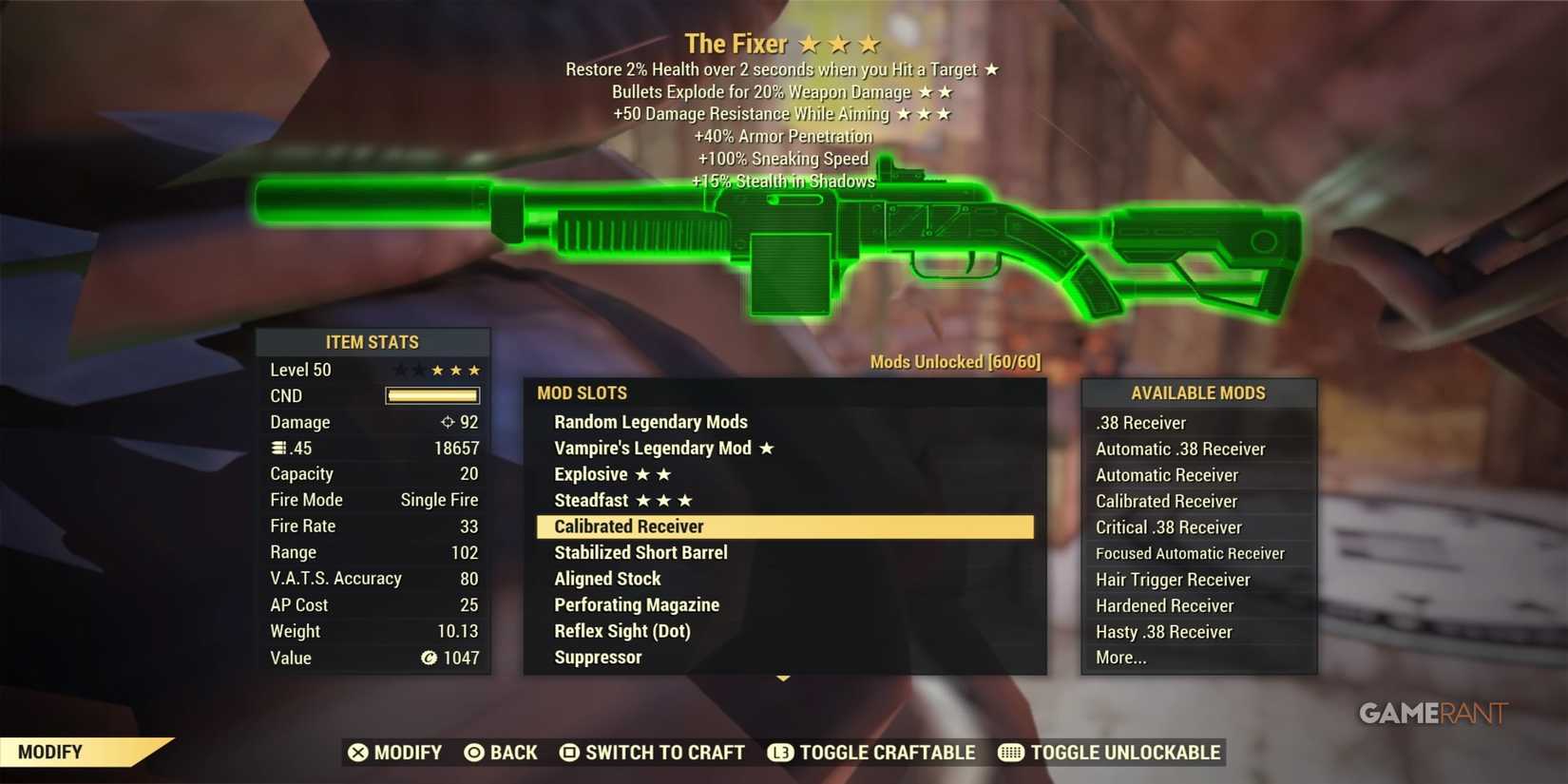Enable the Suppressor mod slot
The height and width of the screenshot is (784, 1568).
pos(598,657)
